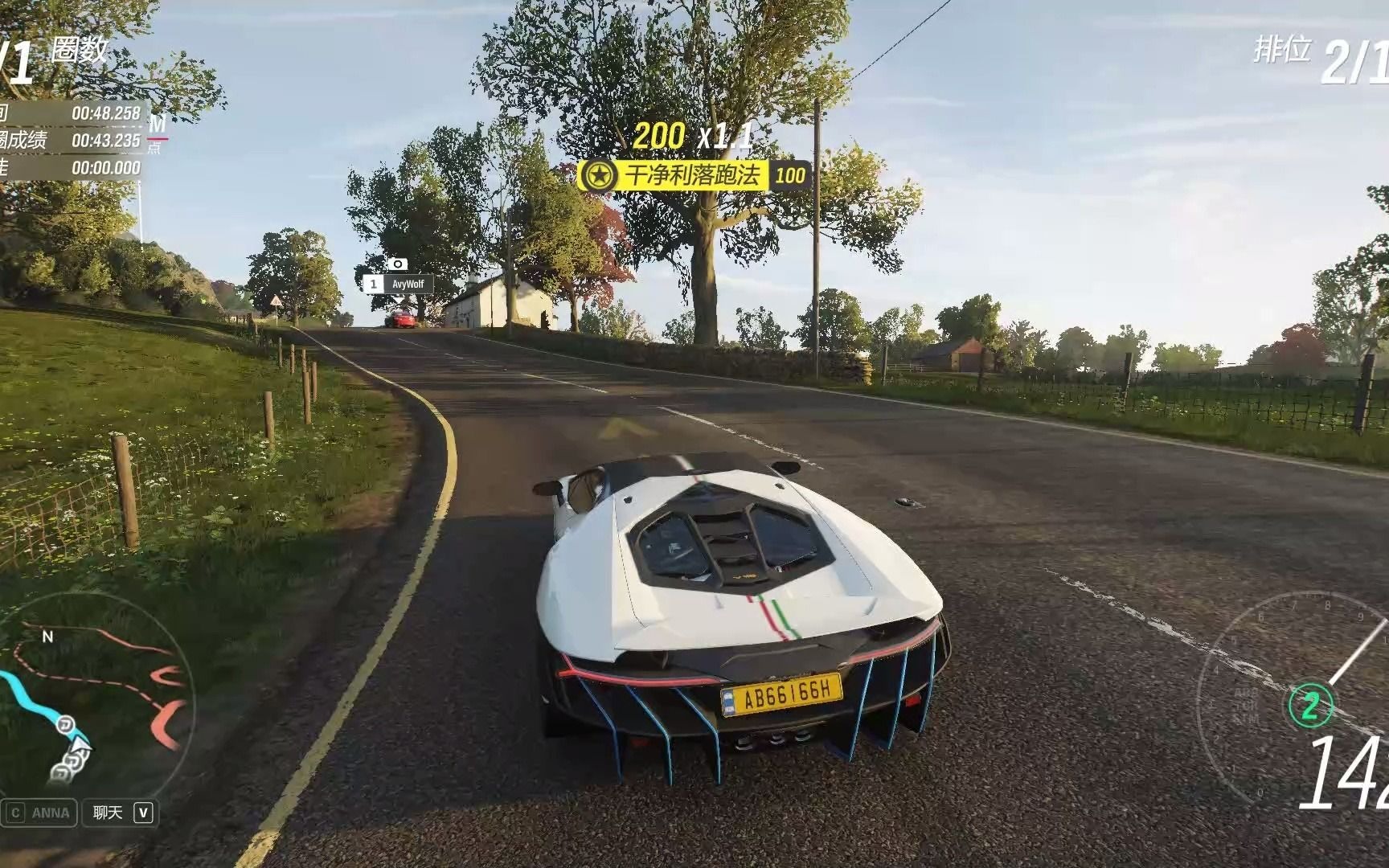Select the AvyWolf rival name tag

pyautogui.click(x=399, y=285)
